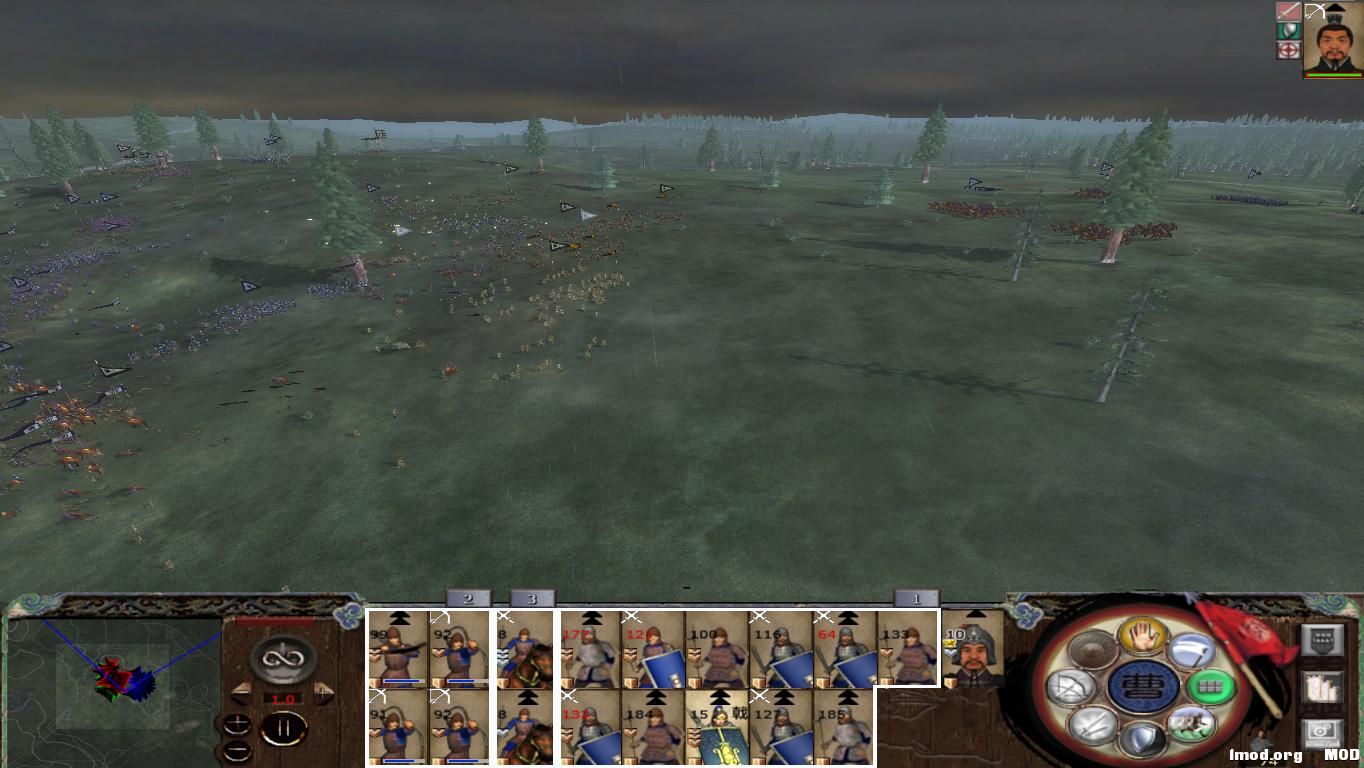Toggle fire-at-will sword icon near general portrait
This screenshot has height=768, width=1364.
click(x=1290, y=11)
